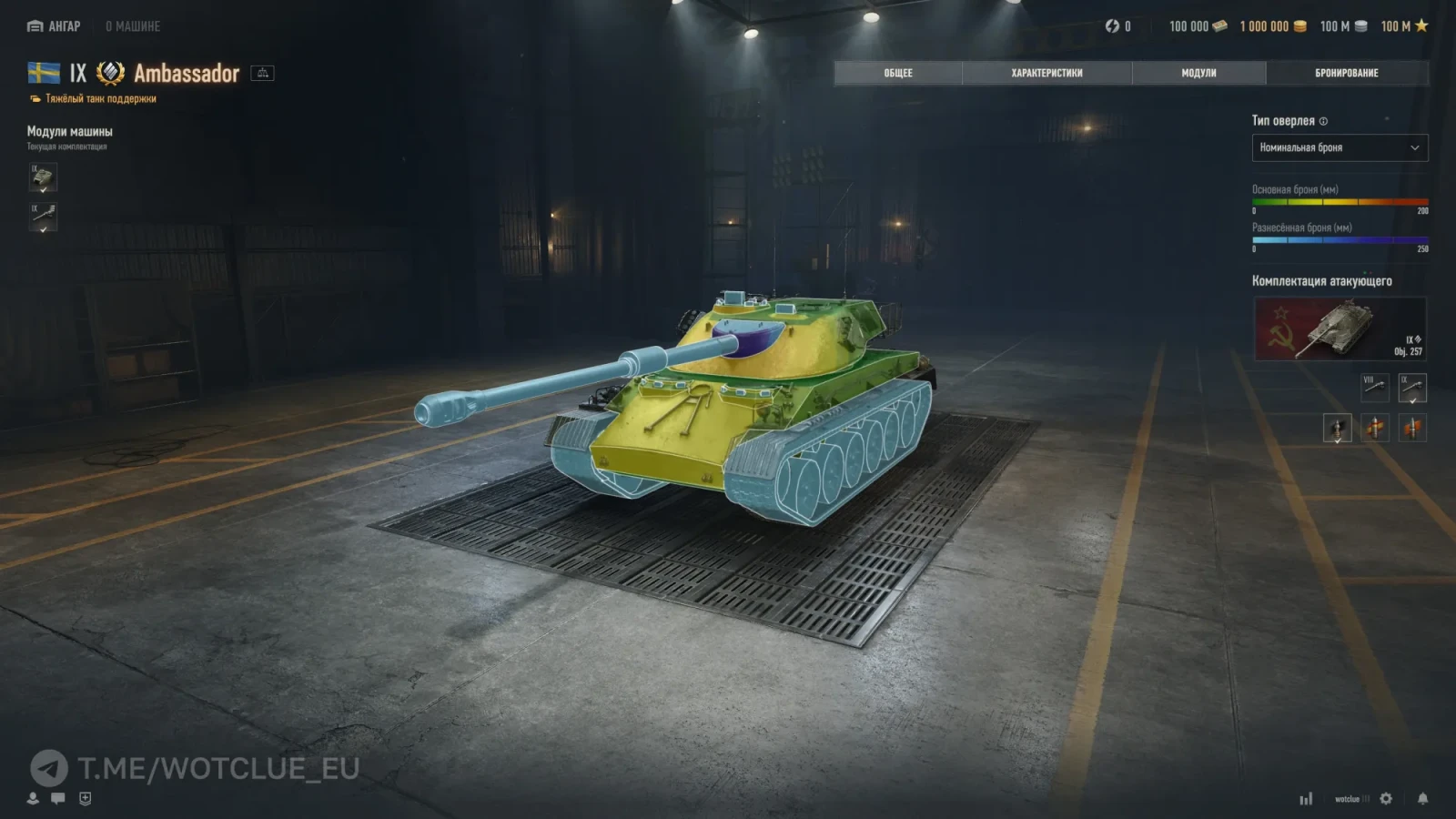
Task: Select the attacker's tier VIII gun
Action: click(x=1374, y=388)
